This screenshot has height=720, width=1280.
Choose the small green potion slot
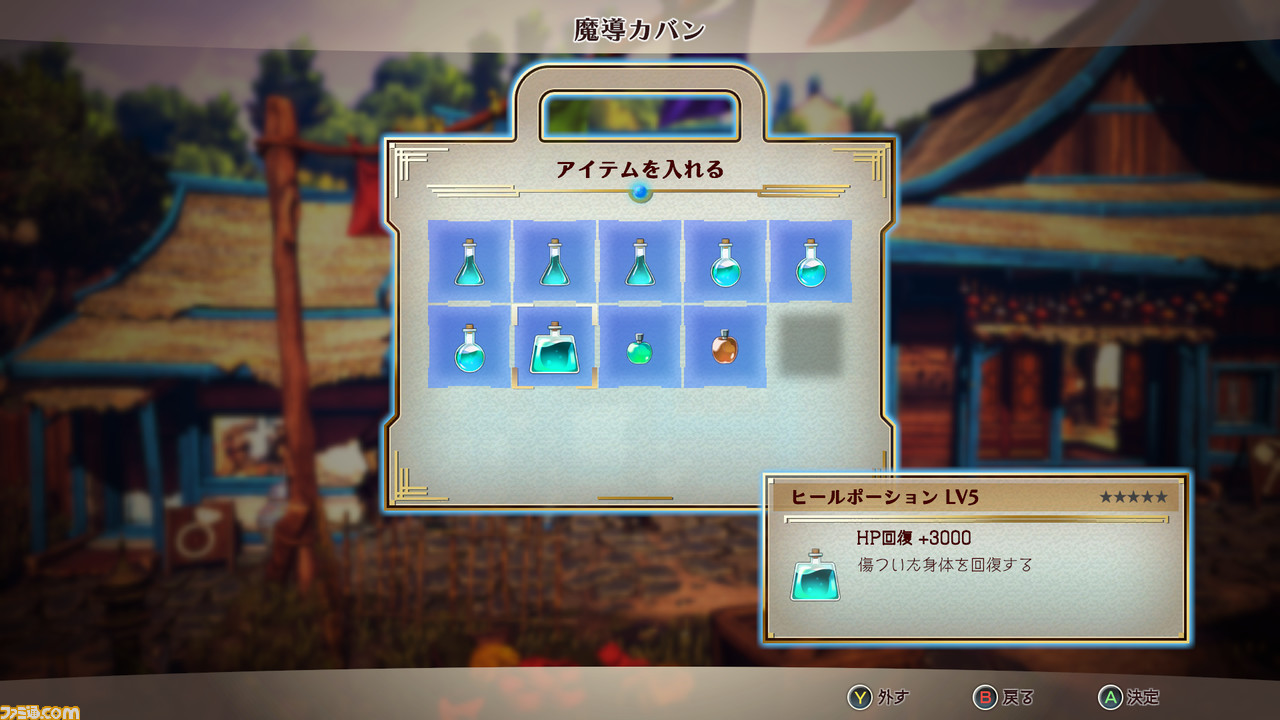click(640, 347)
